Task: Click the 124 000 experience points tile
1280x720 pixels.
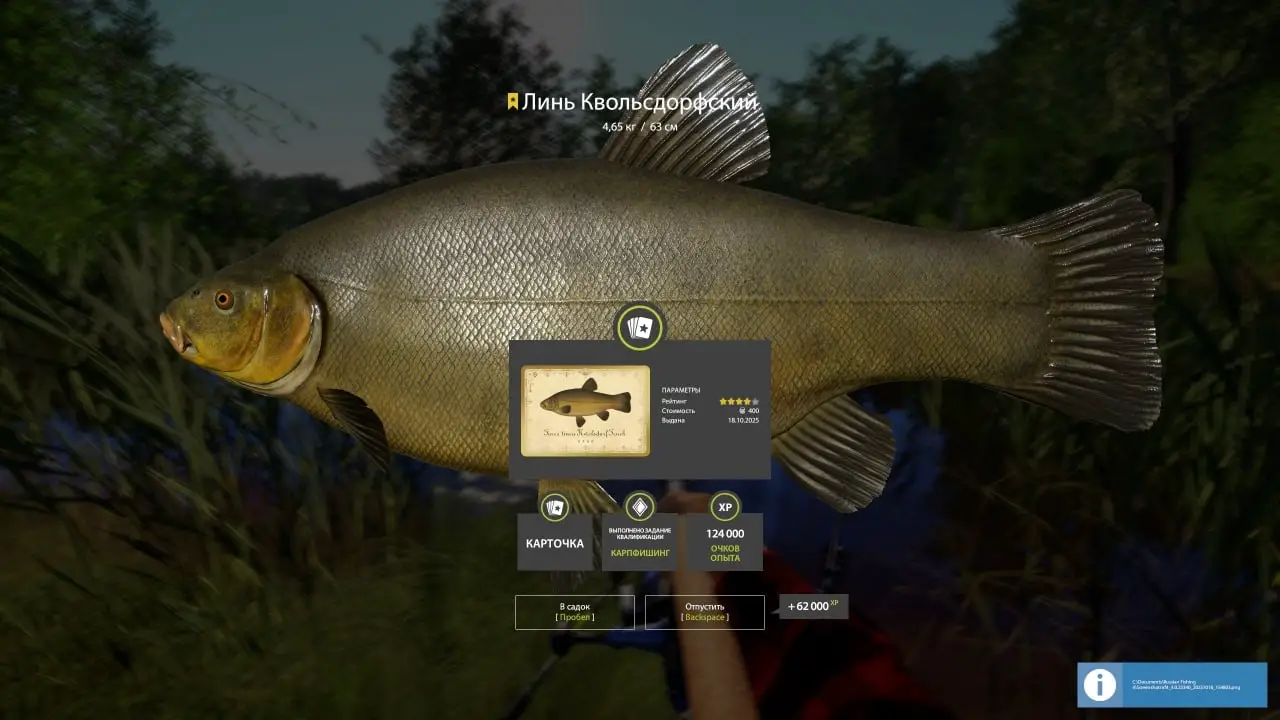Action: 725,542
